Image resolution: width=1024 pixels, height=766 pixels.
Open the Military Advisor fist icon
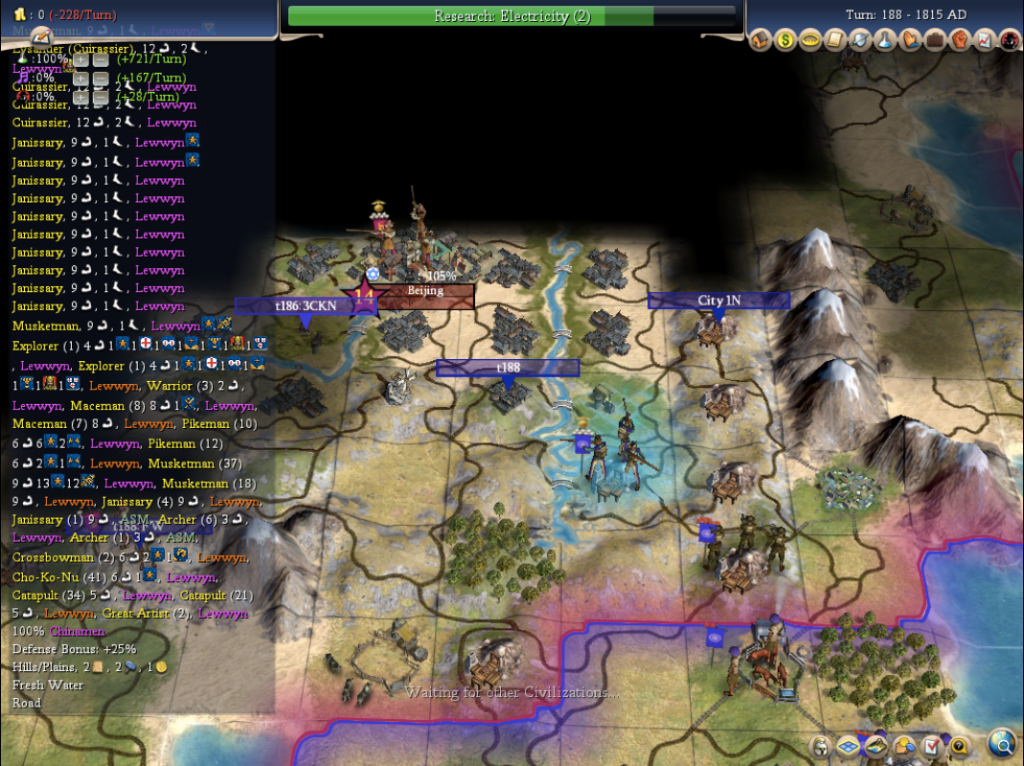click(x=961, y=41)
